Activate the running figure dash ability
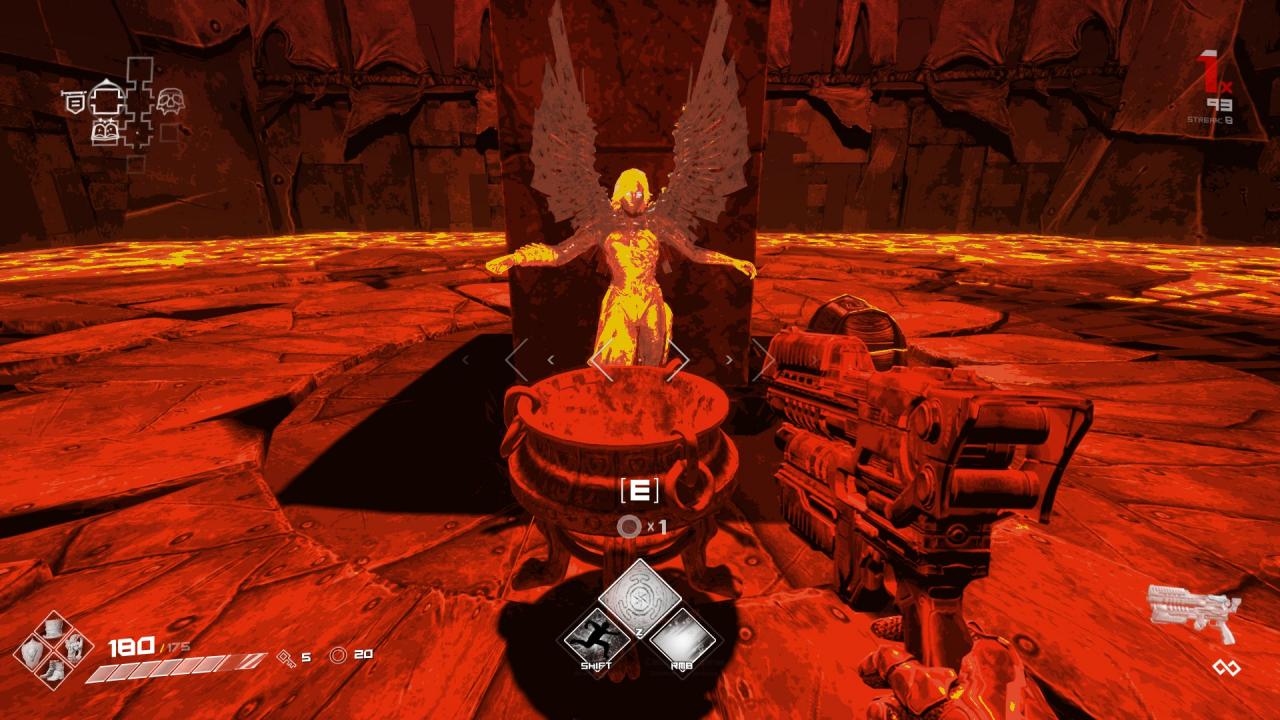Screen dimensions: 1280x720 click(x=597, y=638)
